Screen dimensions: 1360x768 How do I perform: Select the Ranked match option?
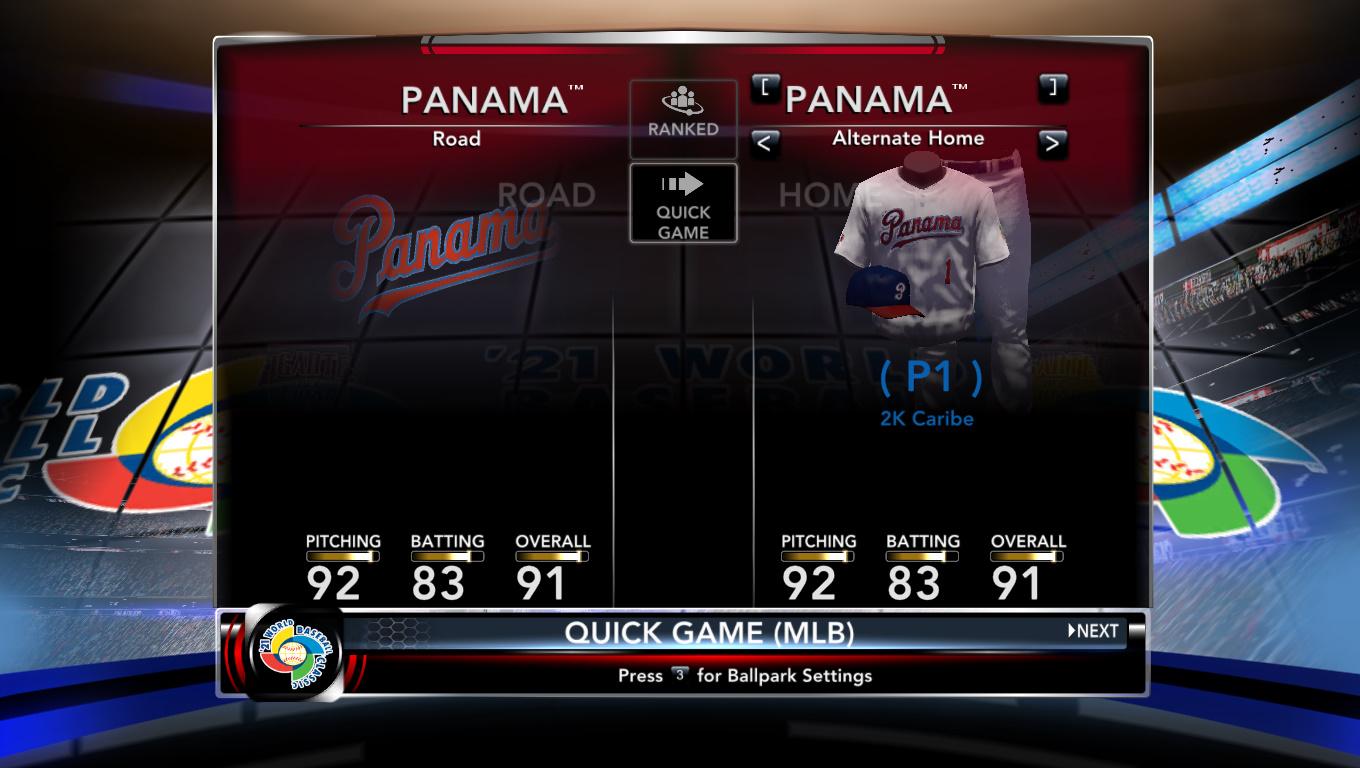683,118
